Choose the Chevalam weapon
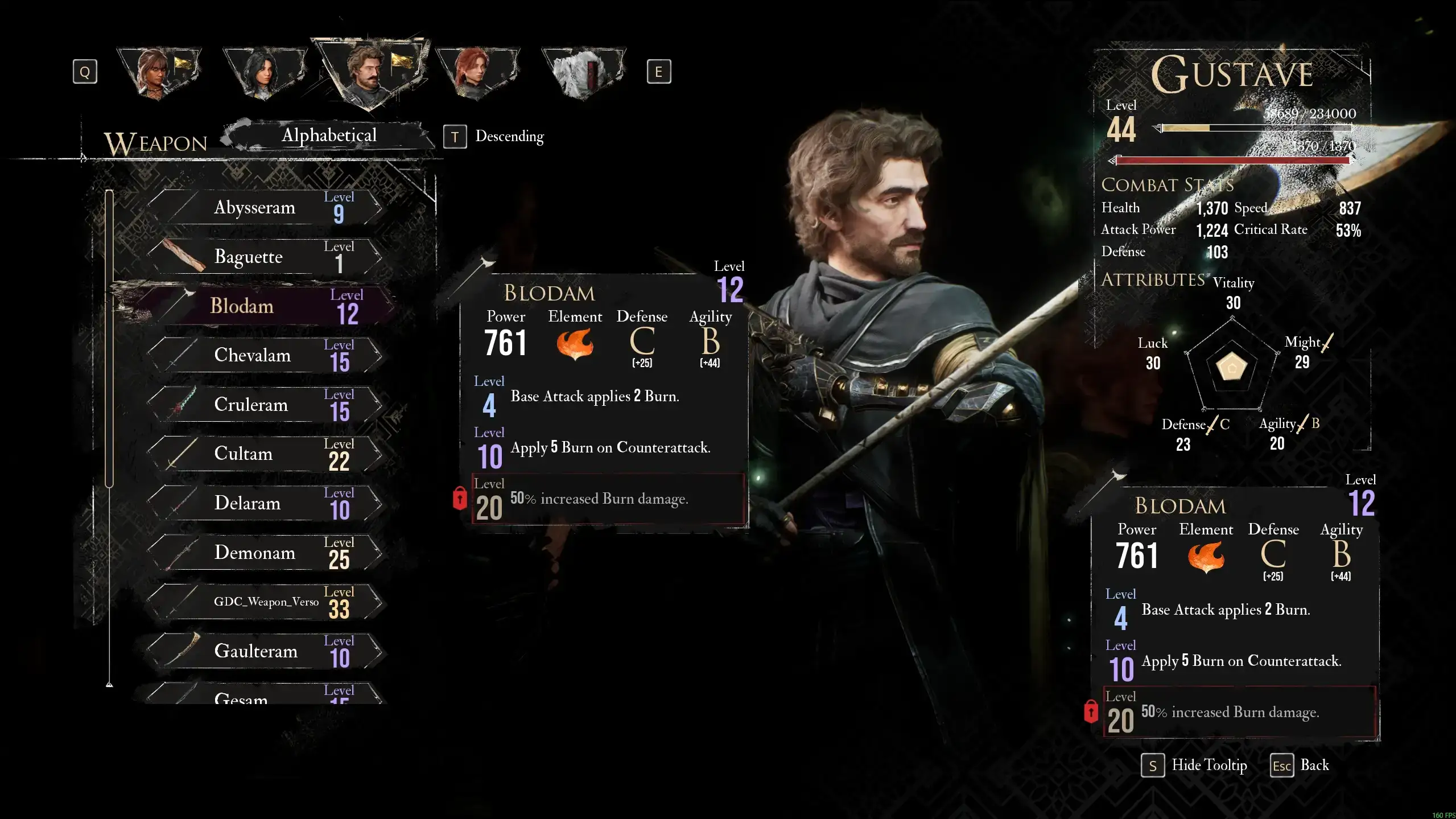 (x=265, y=356)
